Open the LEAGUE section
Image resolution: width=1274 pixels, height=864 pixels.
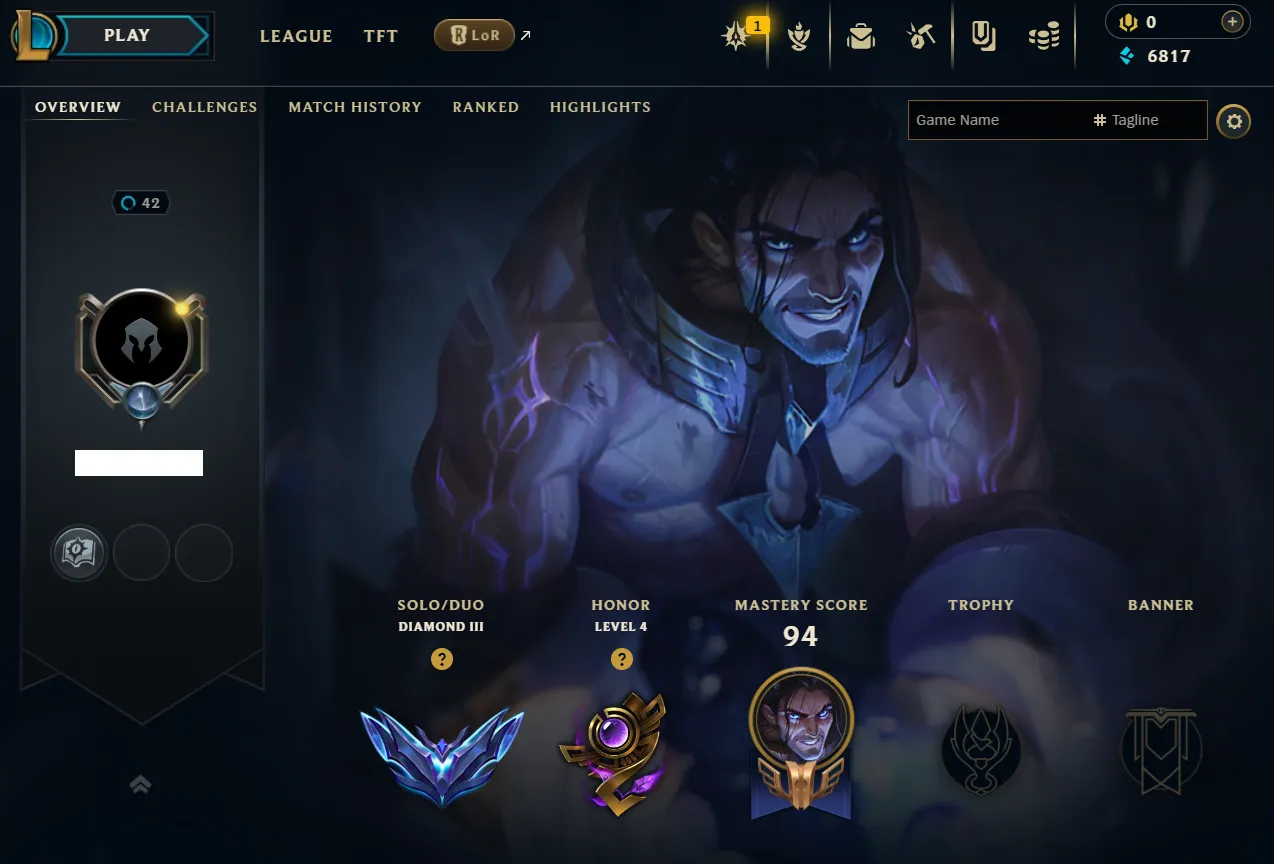[x=296, y=36]
